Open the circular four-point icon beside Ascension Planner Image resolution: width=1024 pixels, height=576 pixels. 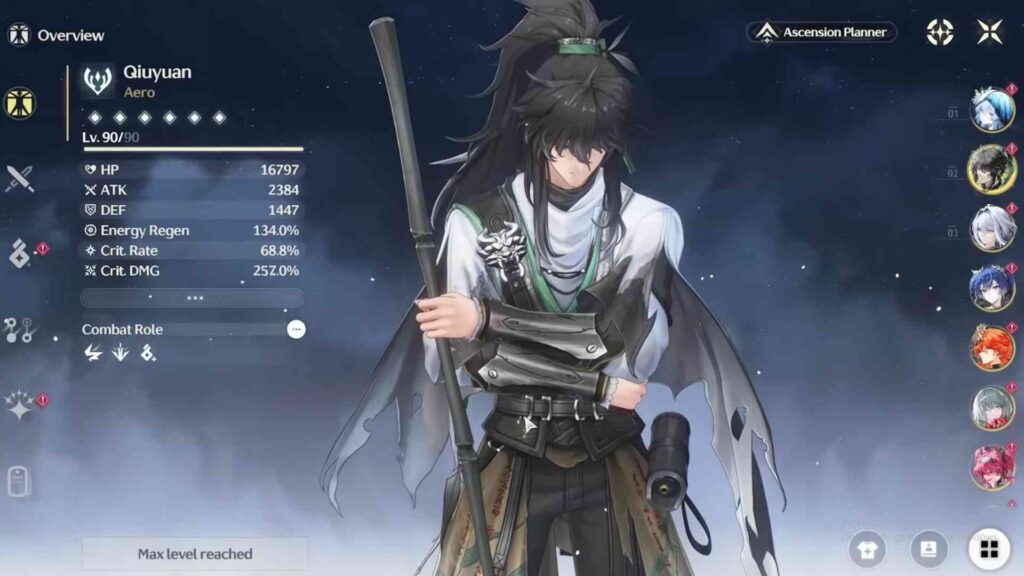tap(939, 32)
